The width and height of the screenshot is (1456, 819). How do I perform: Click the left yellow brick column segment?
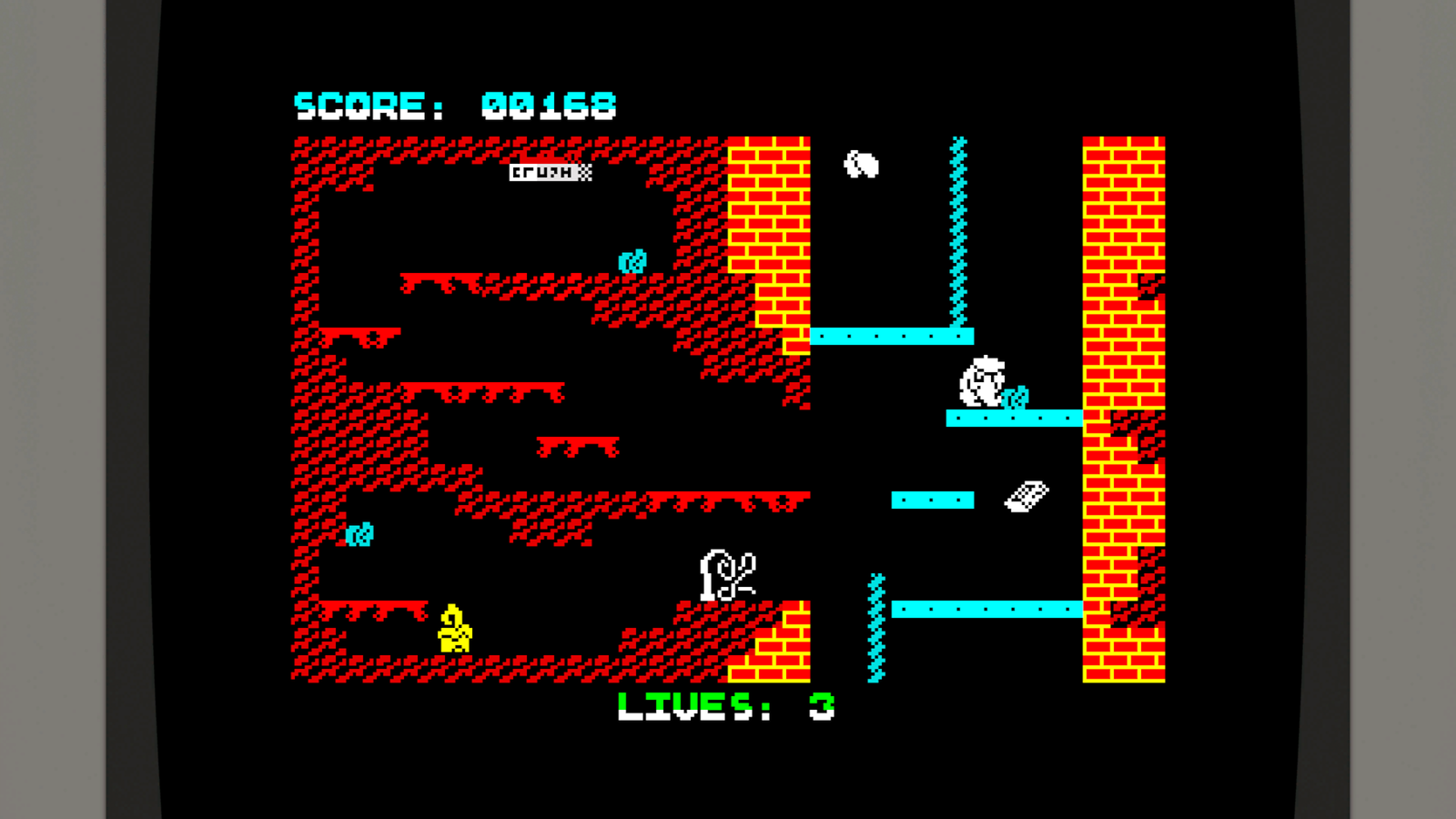(769, 237)
